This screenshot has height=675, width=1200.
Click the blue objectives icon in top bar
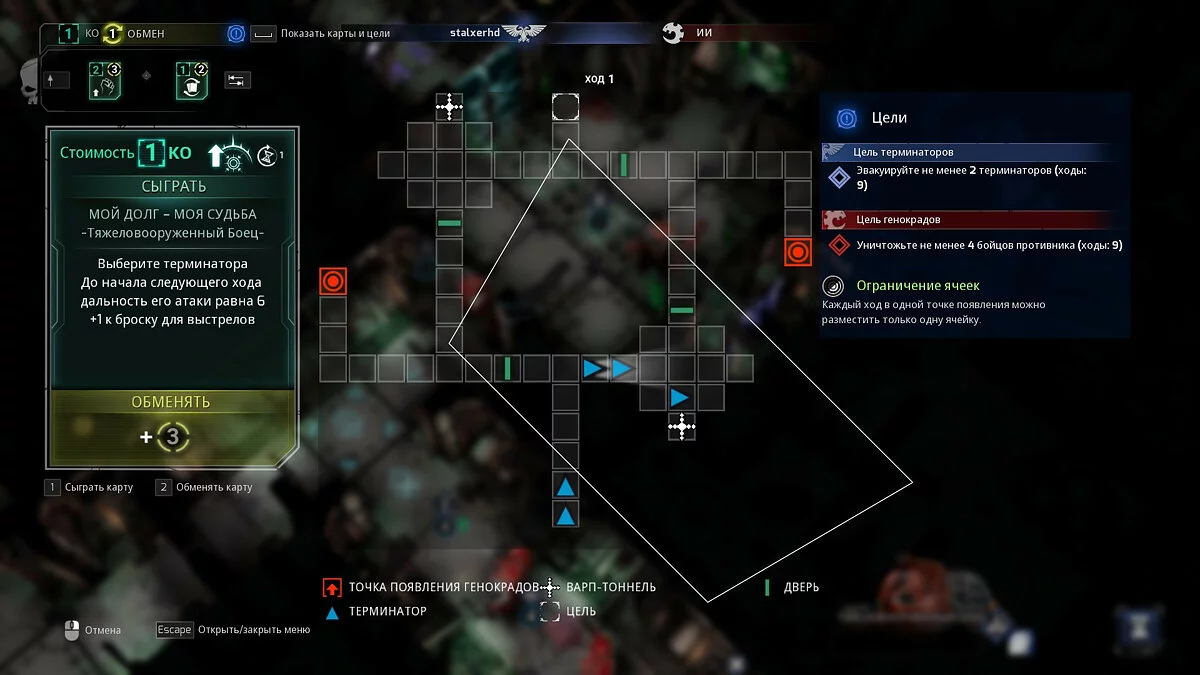click(236, 33)
